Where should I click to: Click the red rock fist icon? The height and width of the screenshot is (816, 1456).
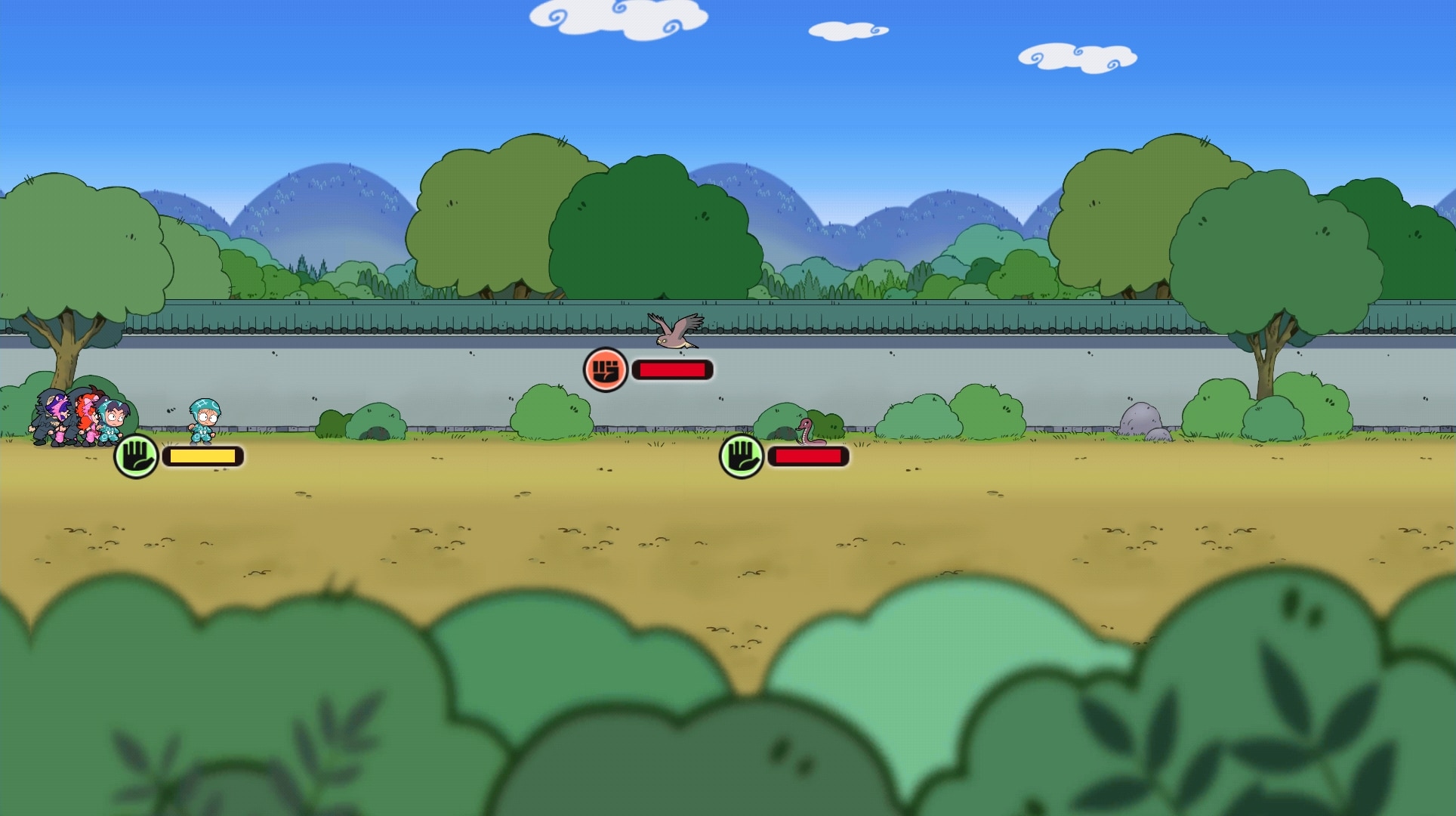point(606,370)
